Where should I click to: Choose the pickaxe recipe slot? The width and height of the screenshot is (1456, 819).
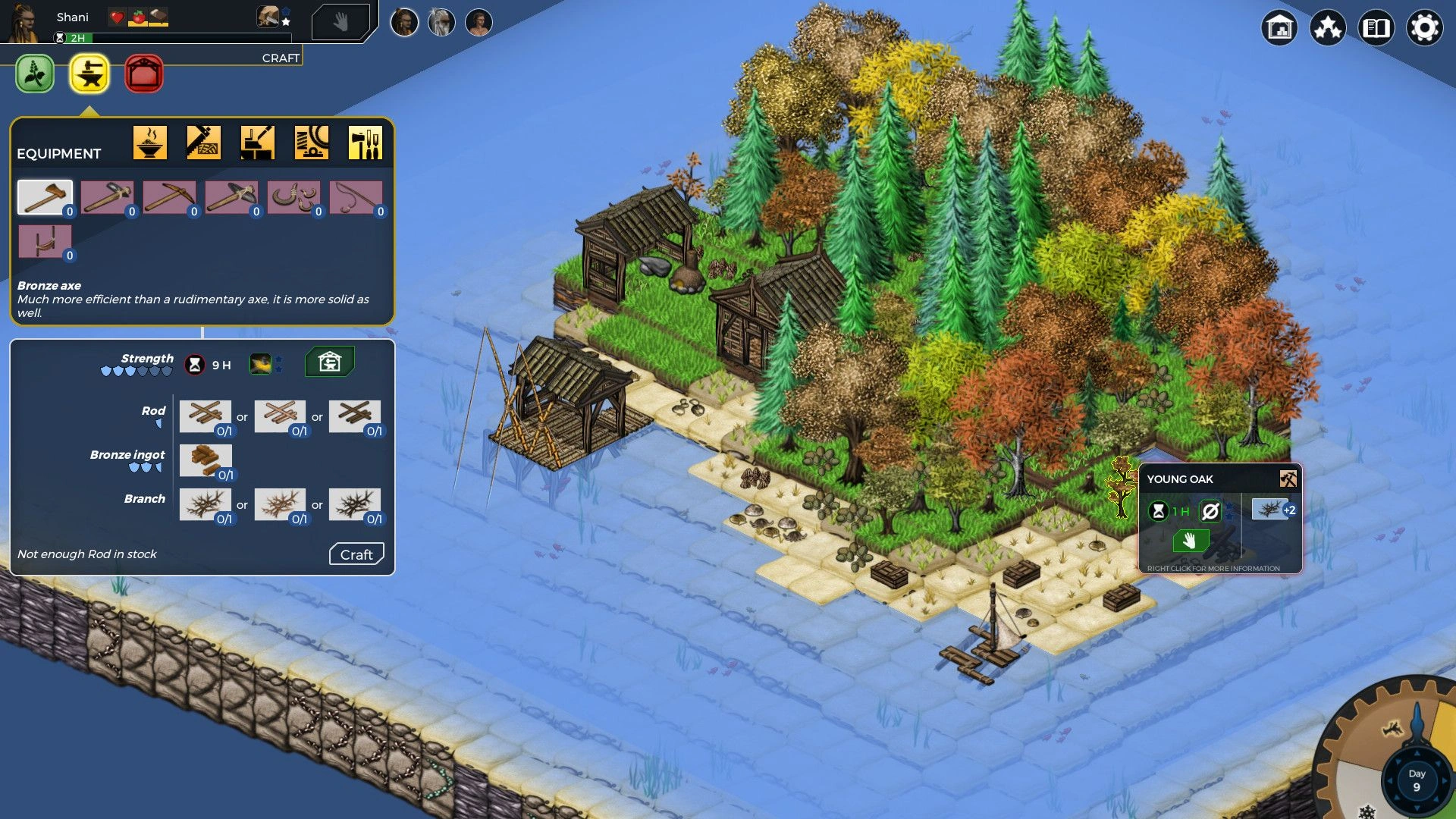pos(169,198)
